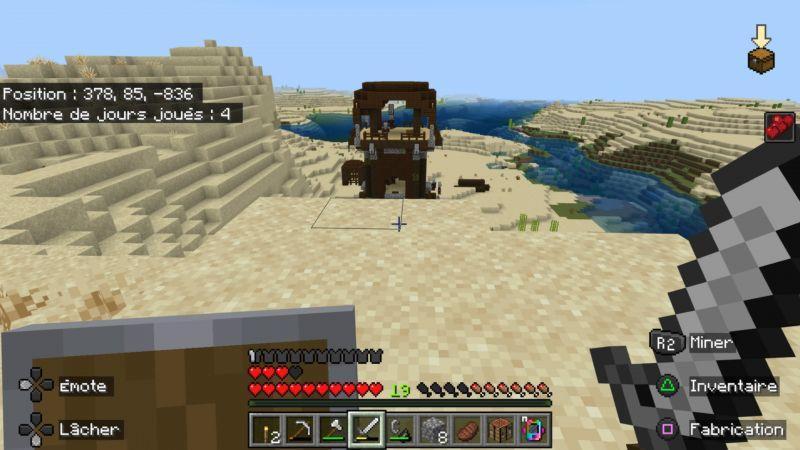Select the crafting table hotbar slot
Viewport: 800px width, 450px height.
(500, 430)
